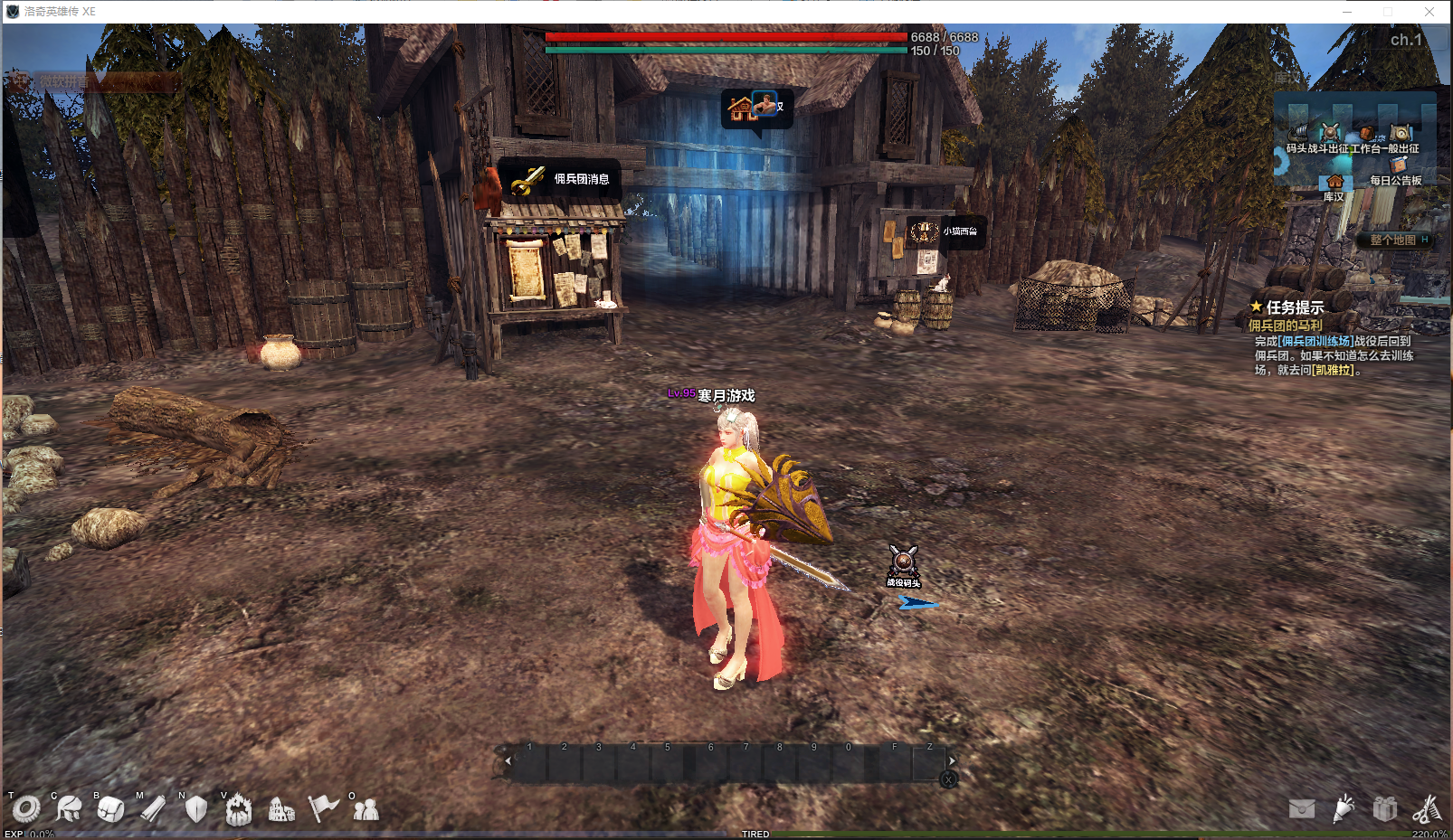
Task: Open the gear-ring menu icon
Action: [x=25, y=809]
